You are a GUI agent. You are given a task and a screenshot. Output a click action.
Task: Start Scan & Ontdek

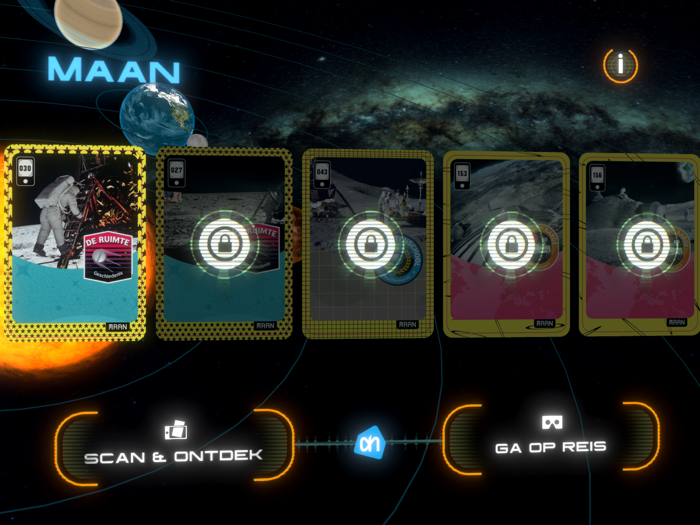tap(174, 445)
